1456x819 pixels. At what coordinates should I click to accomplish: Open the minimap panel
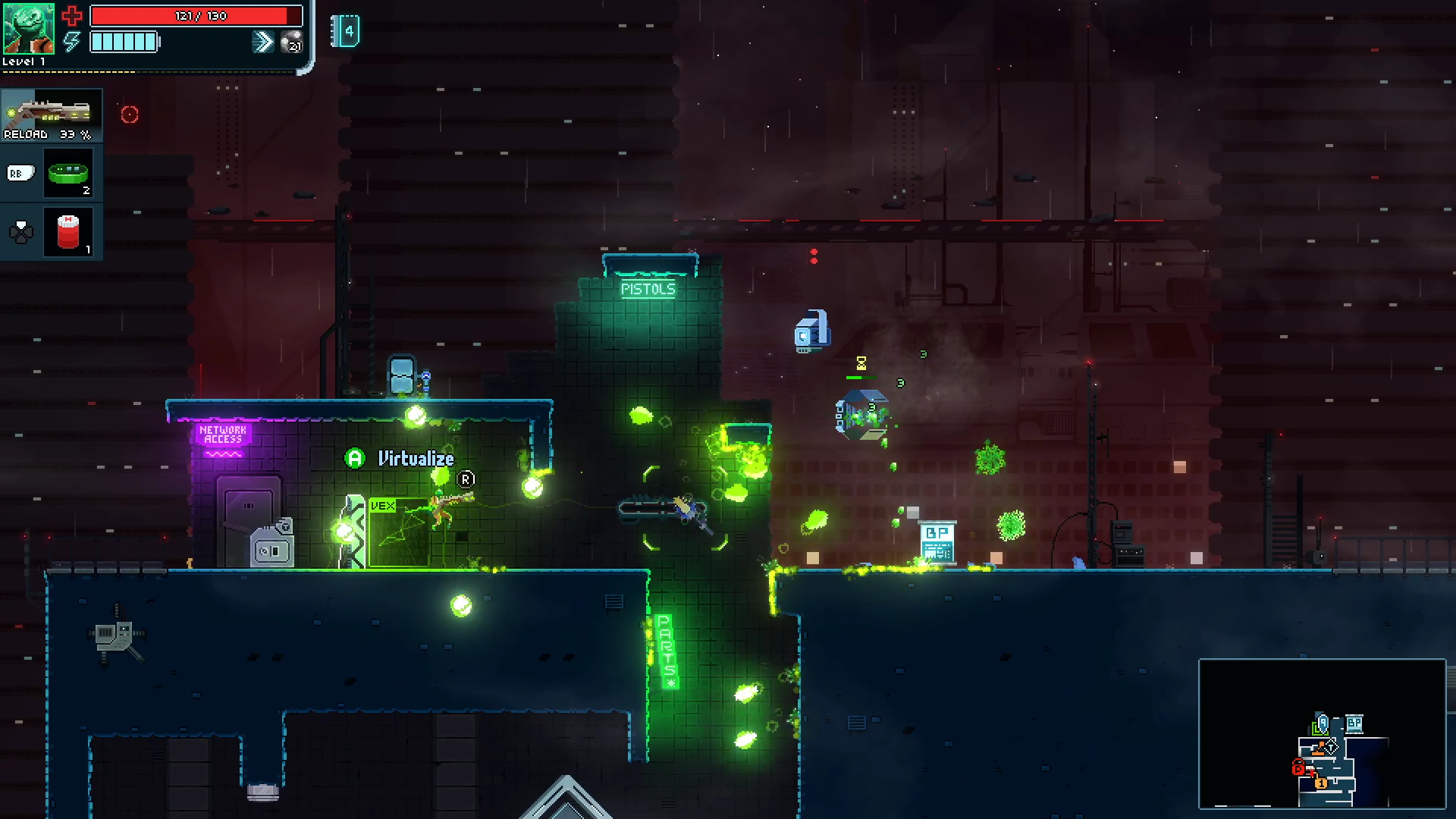[1322, 733]
